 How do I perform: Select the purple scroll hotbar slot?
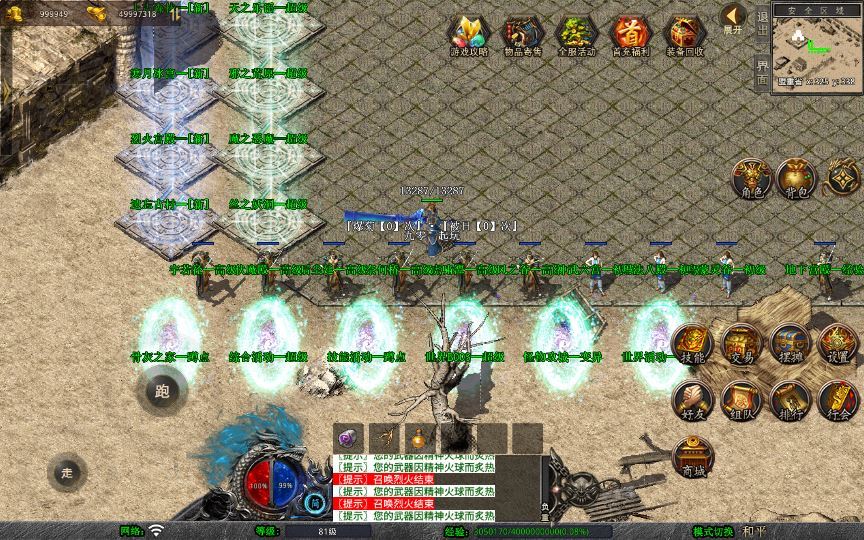(x=347, y=438)
